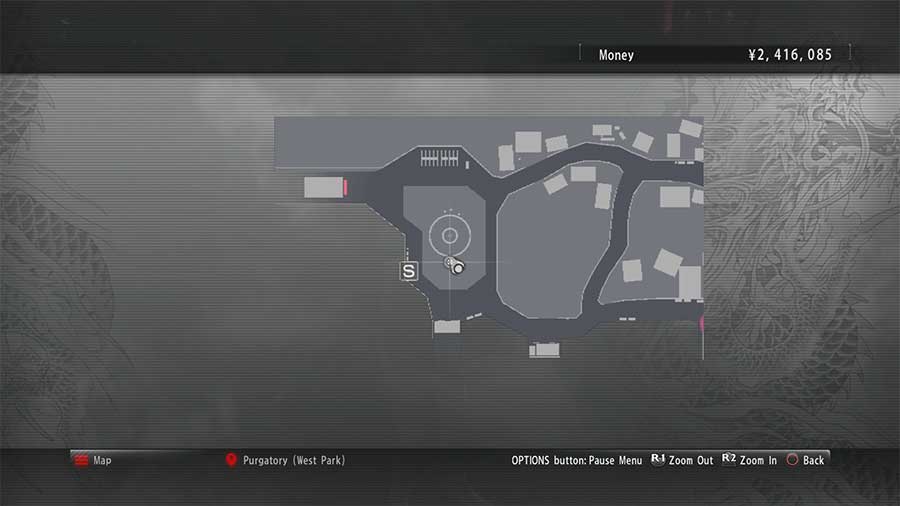Click the player position marker on the map
900x506 pixels.
pos(453,264)
